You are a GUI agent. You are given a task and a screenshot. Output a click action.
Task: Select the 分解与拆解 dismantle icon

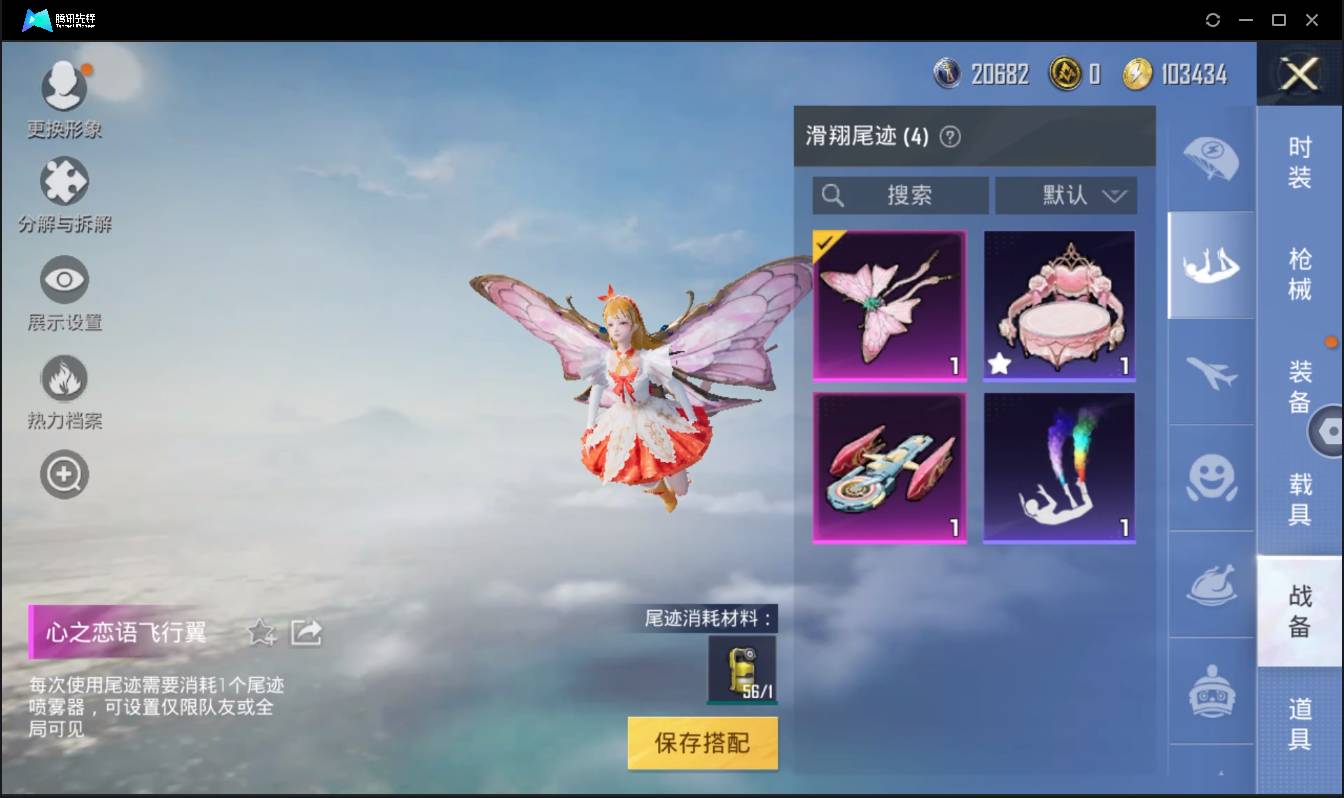pos(64,180)
